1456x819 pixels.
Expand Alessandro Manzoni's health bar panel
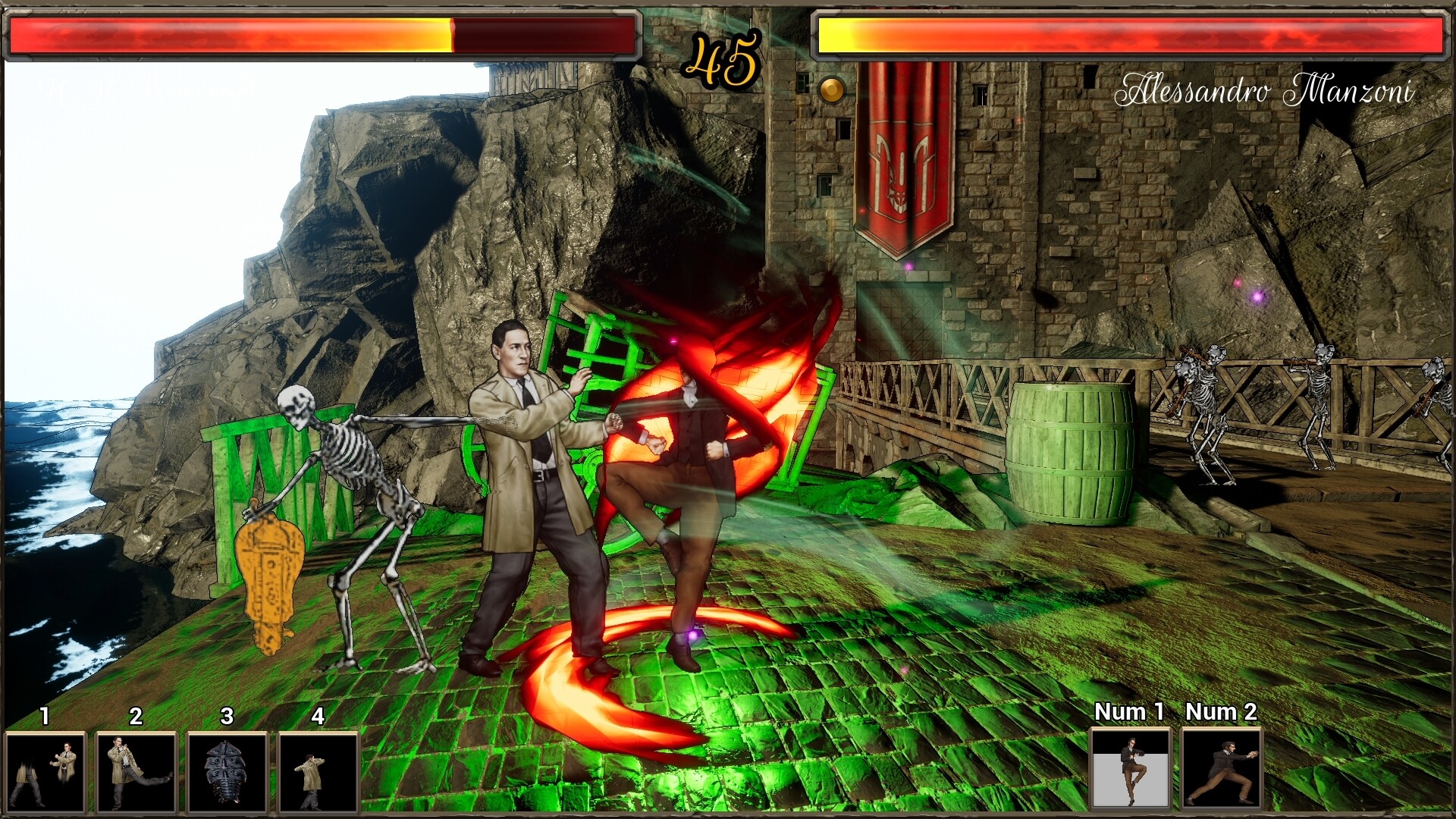click(x=1130, y=34)
